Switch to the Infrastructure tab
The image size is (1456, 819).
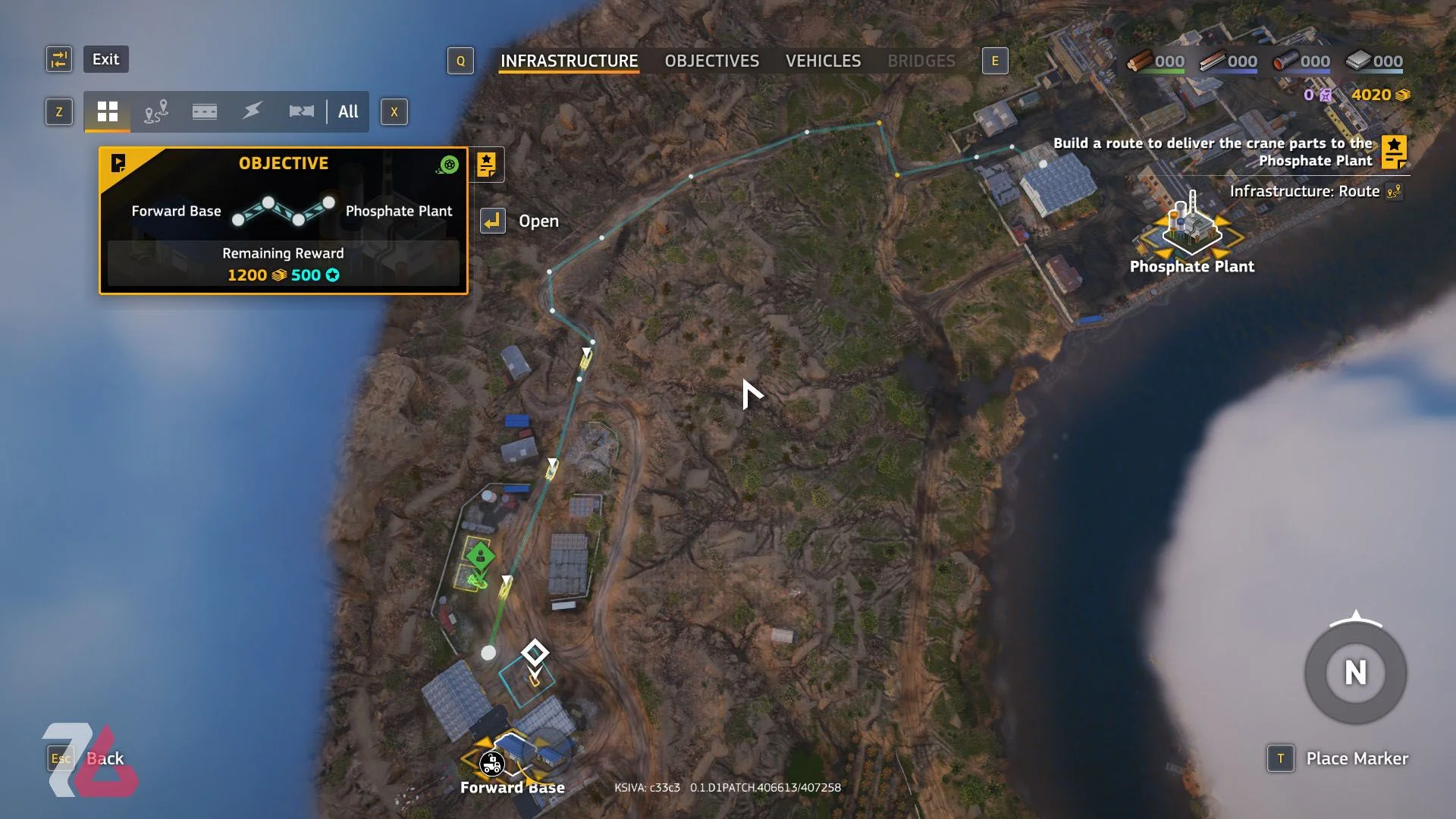pyautogui.click(x=569, y=61)
